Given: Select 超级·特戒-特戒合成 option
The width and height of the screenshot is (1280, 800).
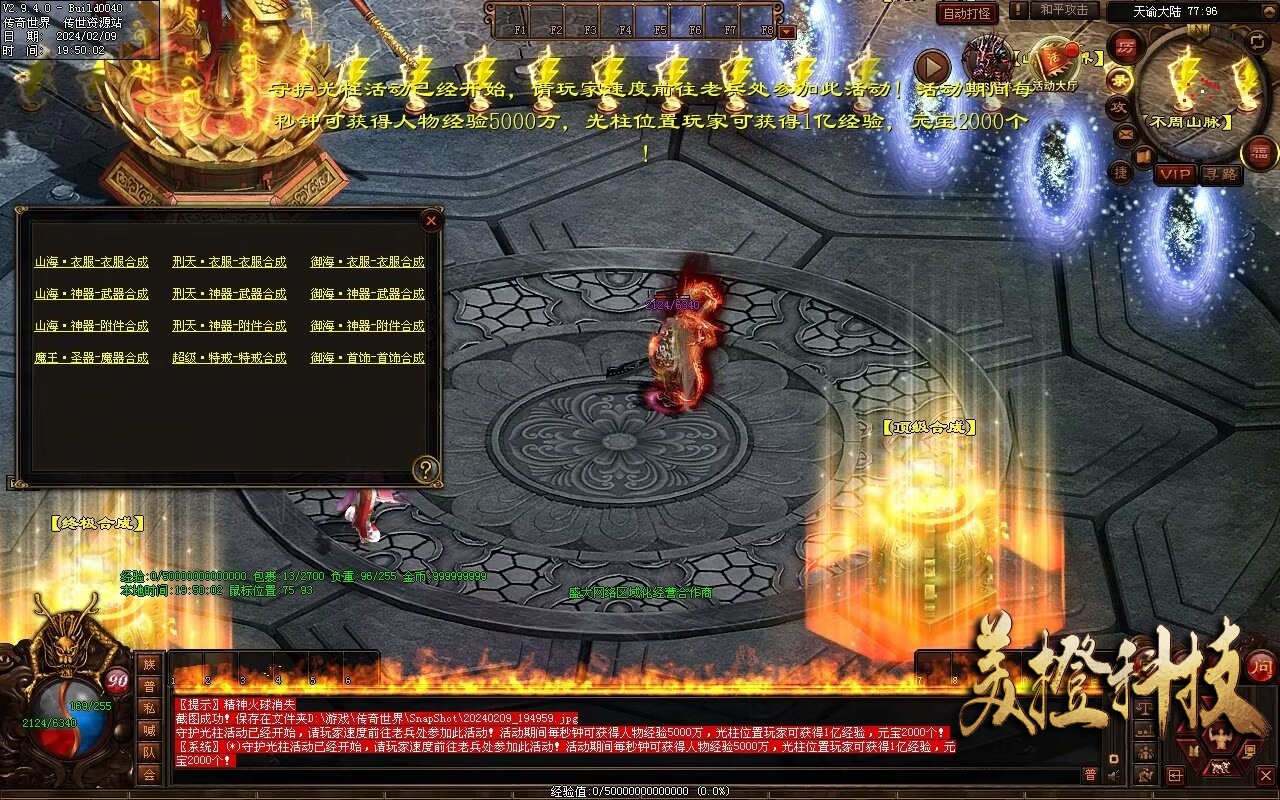Looking at the screenshot, I should click(x=229, y=358).
